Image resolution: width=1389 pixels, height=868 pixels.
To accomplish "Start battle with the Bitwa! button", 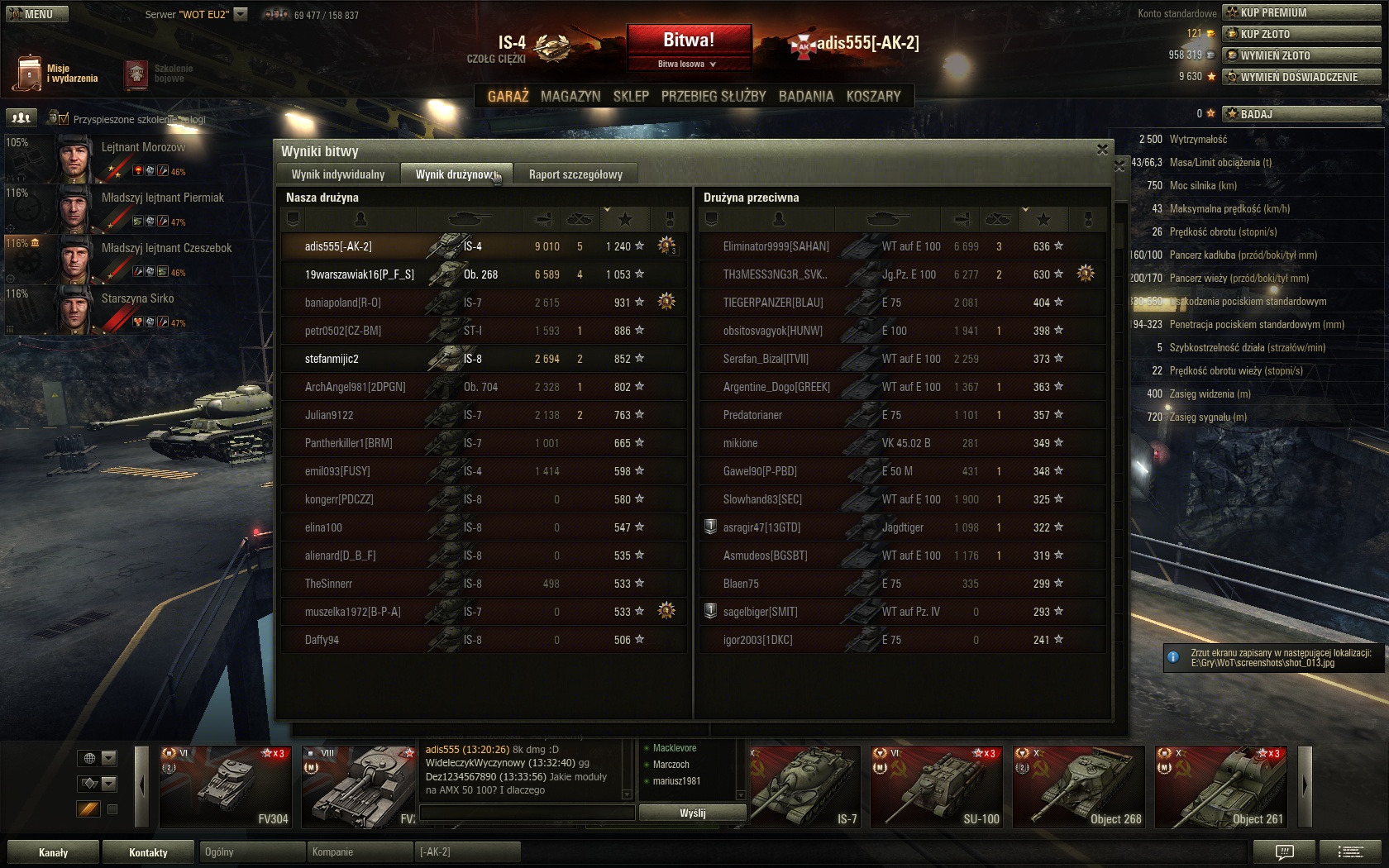I will click(x=689, y=41).
